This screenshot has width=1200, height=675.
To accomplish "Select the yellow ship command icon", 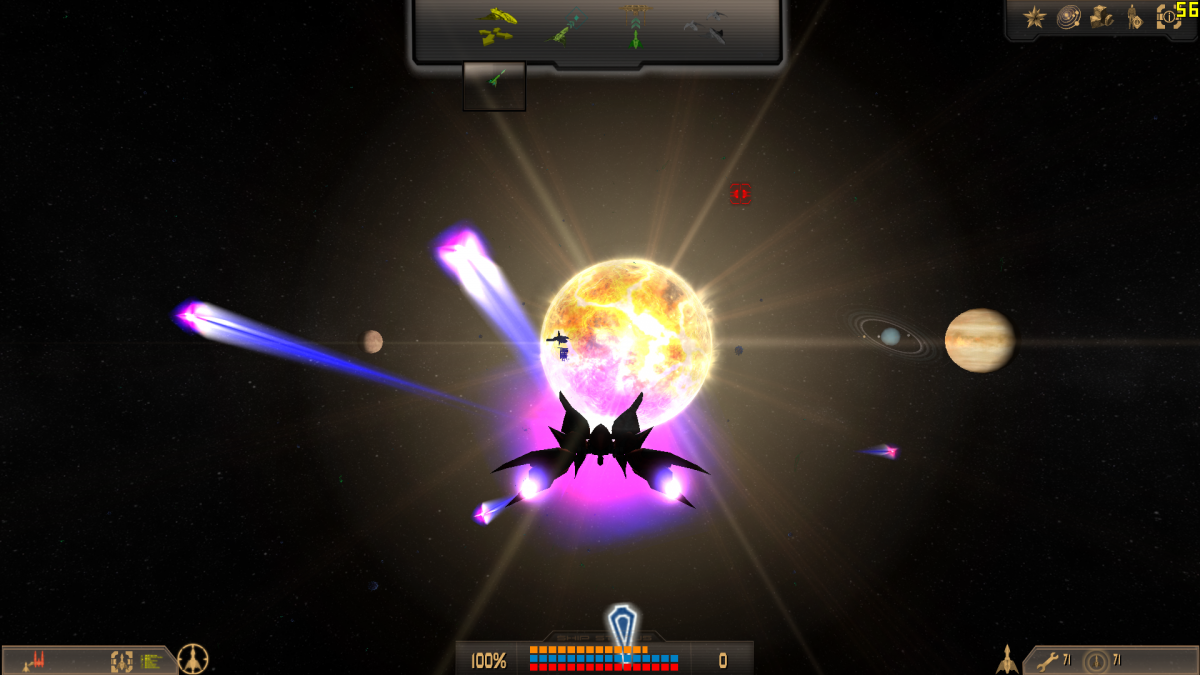I will point(497,27).
